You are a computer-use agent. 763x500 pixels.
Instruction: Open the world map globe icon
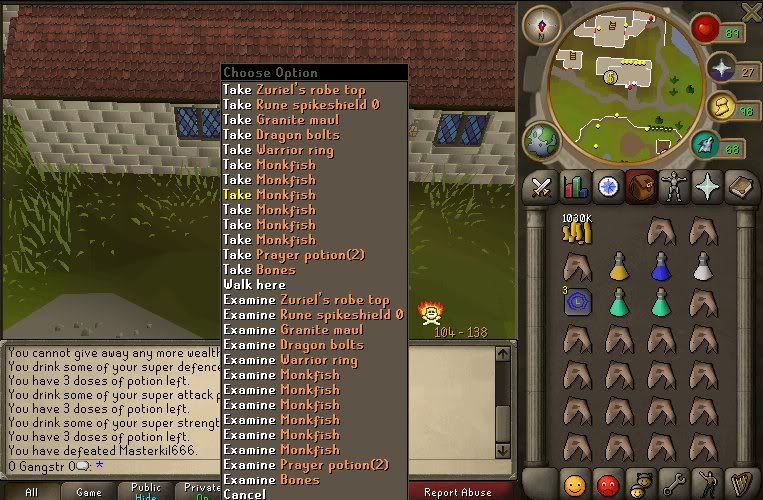pos(542,141)
